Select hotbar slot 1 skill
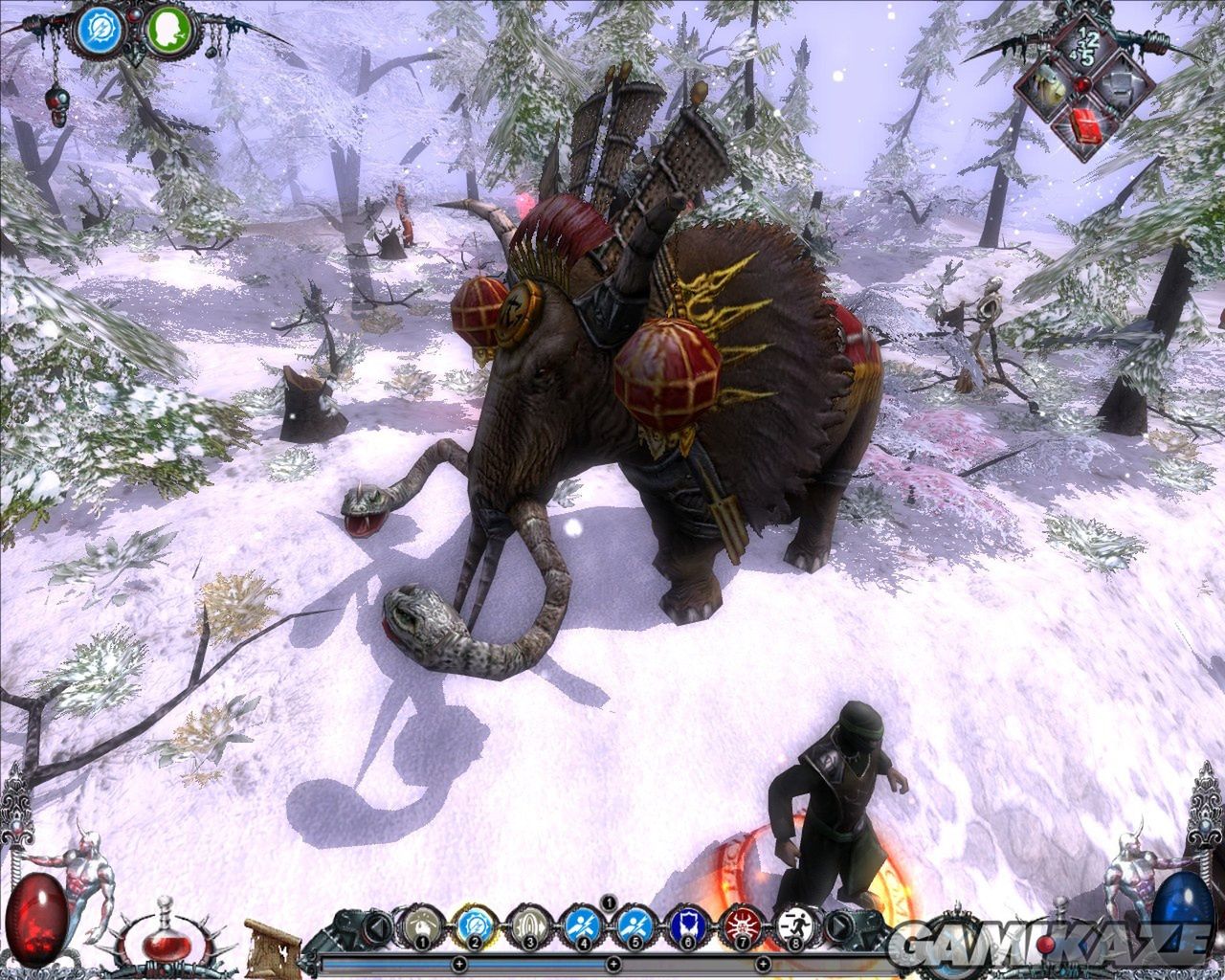Viewport: 1225px width, 980px height. [418, 924]
